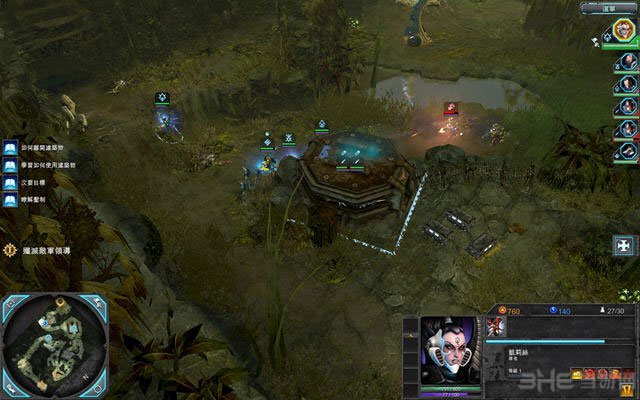Click the white cross button on the right edge
The width and height of the screenshot is (640, 400).
point(624,245)
